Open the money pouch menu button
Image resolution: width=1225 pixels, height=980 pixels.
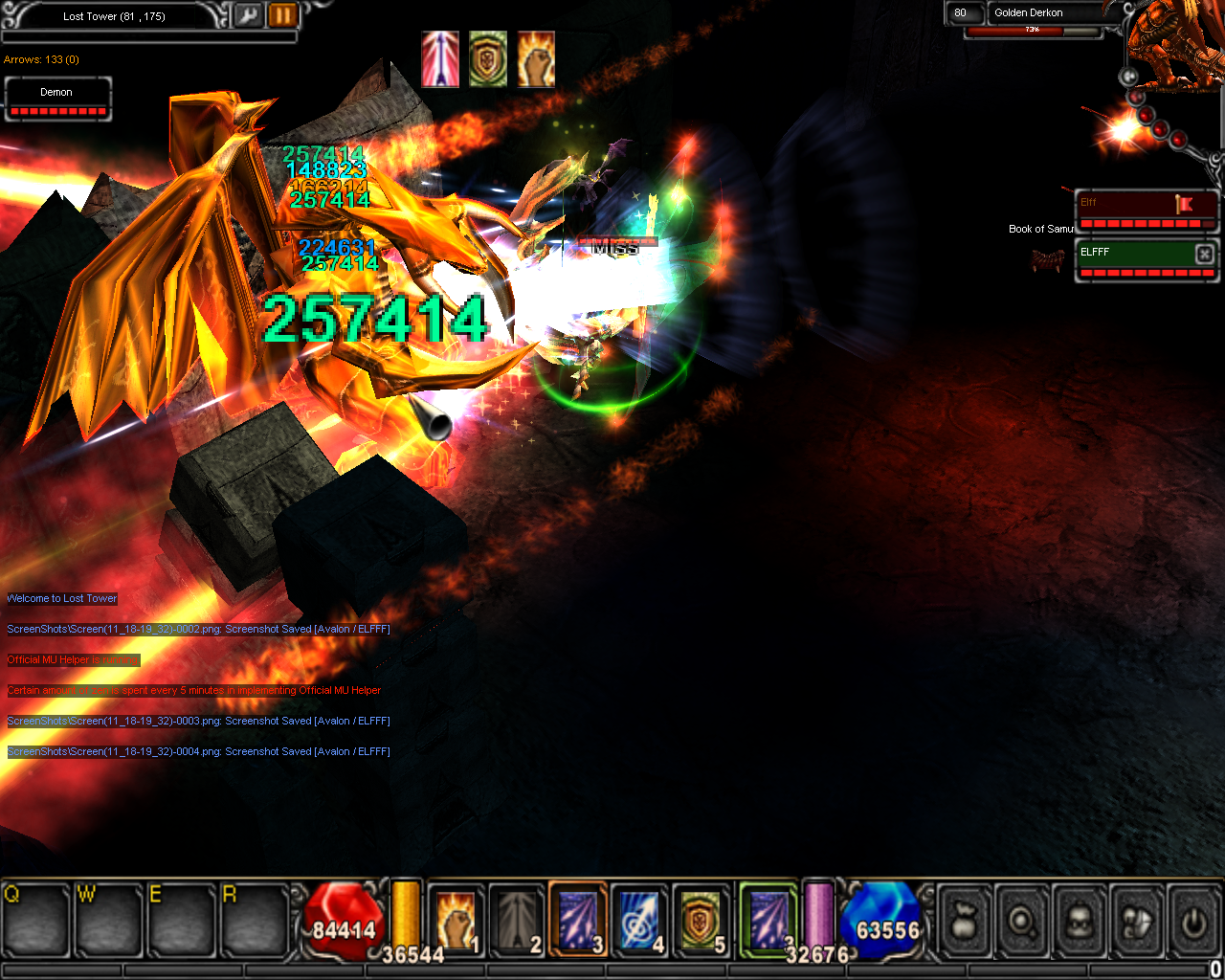(x=965, y=923)
